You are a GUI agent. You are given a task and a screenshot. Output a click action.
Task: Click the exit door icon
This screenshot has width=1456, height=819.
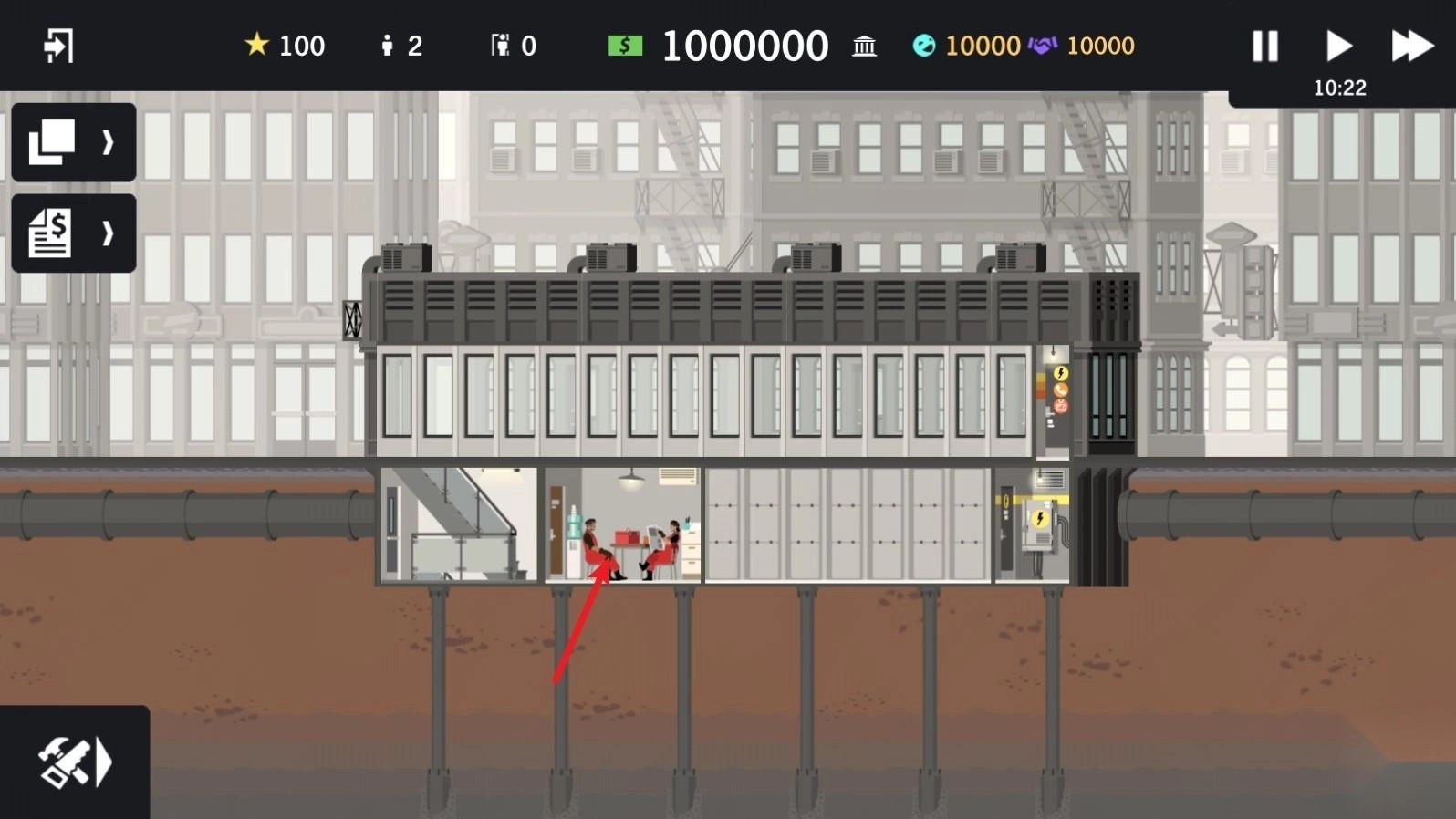coord(58,46)
